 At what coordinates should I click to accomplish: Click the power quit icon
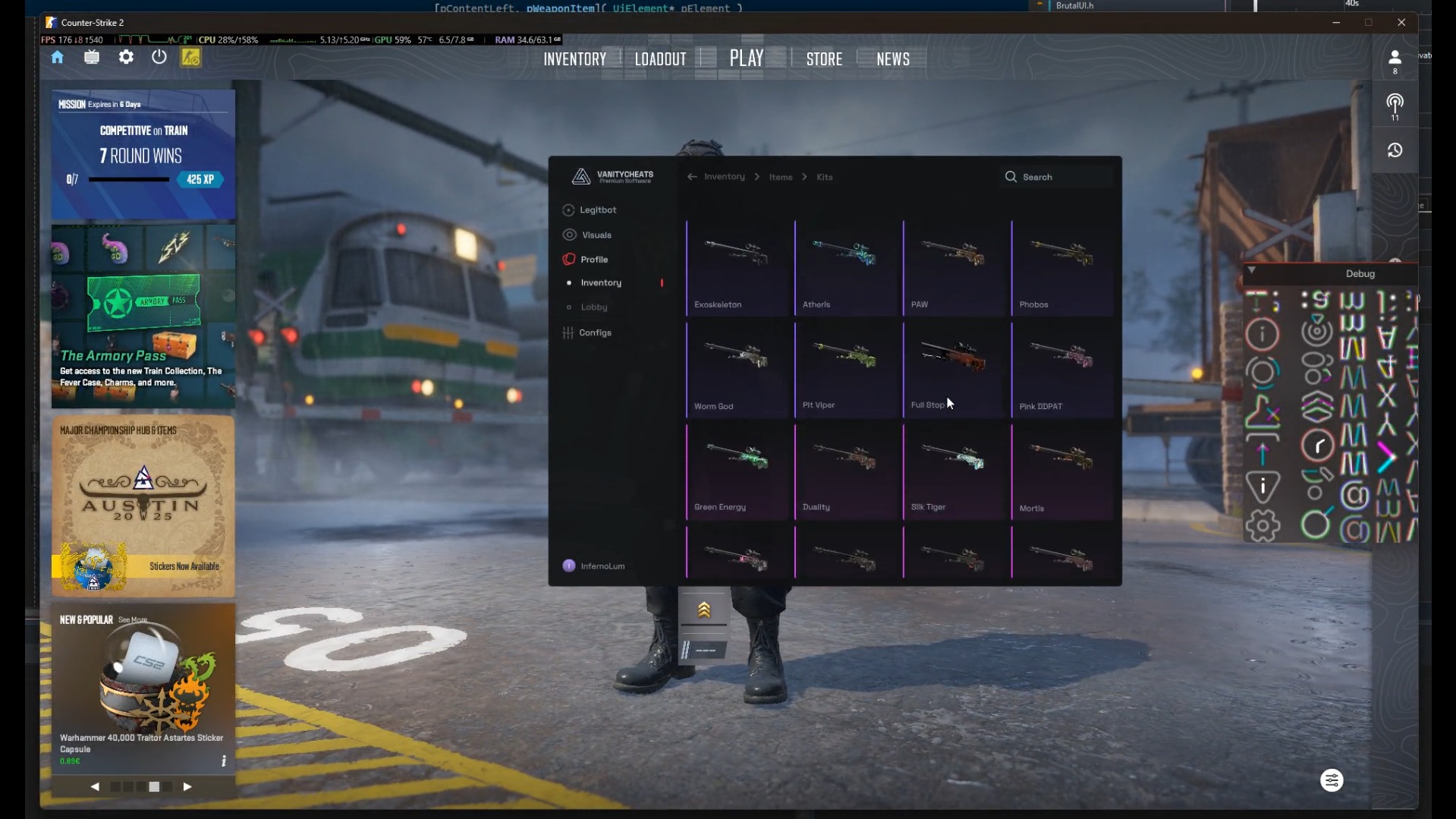159,58
